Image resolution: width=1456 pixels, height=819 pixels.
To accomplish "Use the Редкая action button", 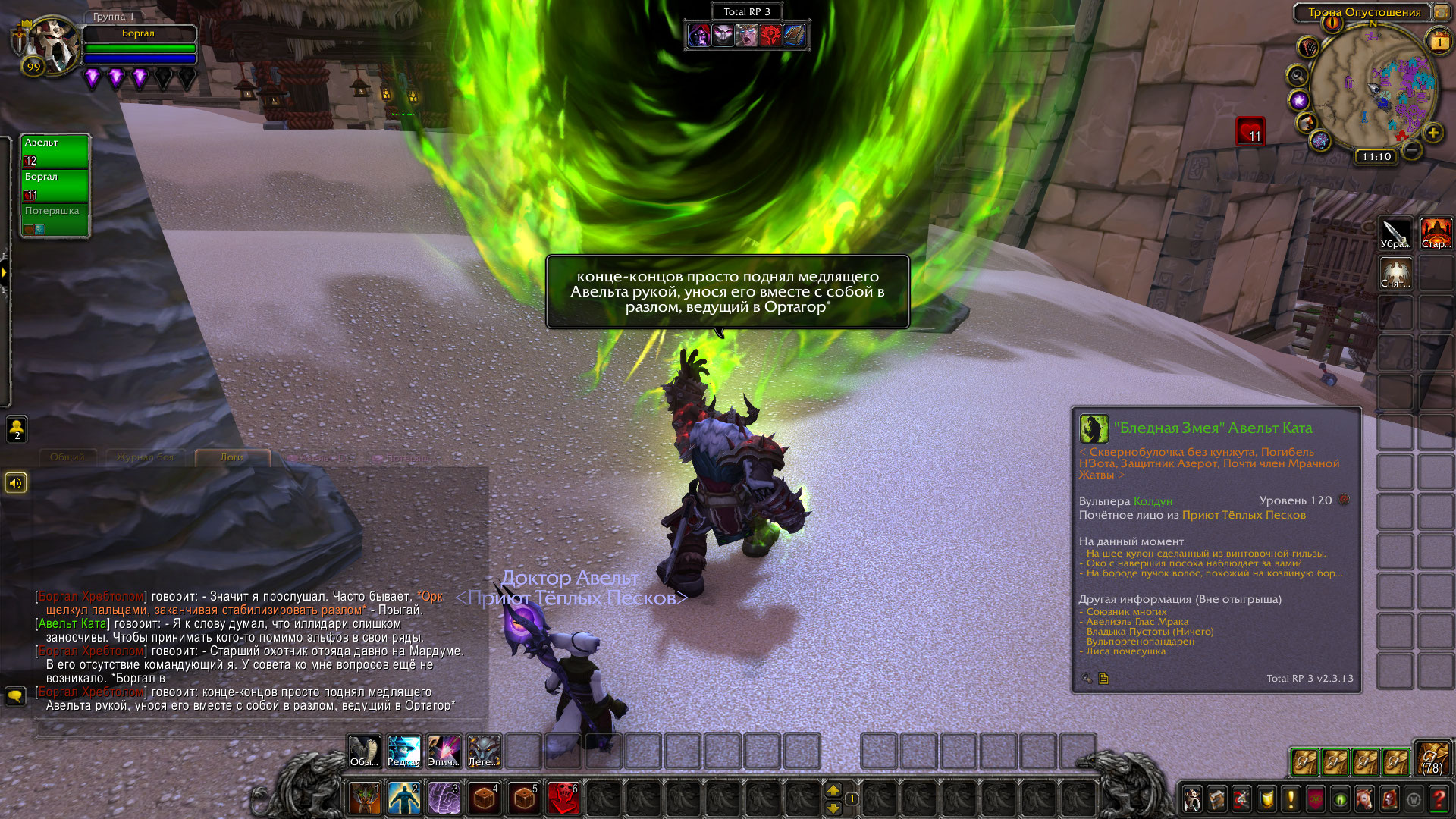I will [403, 752].
